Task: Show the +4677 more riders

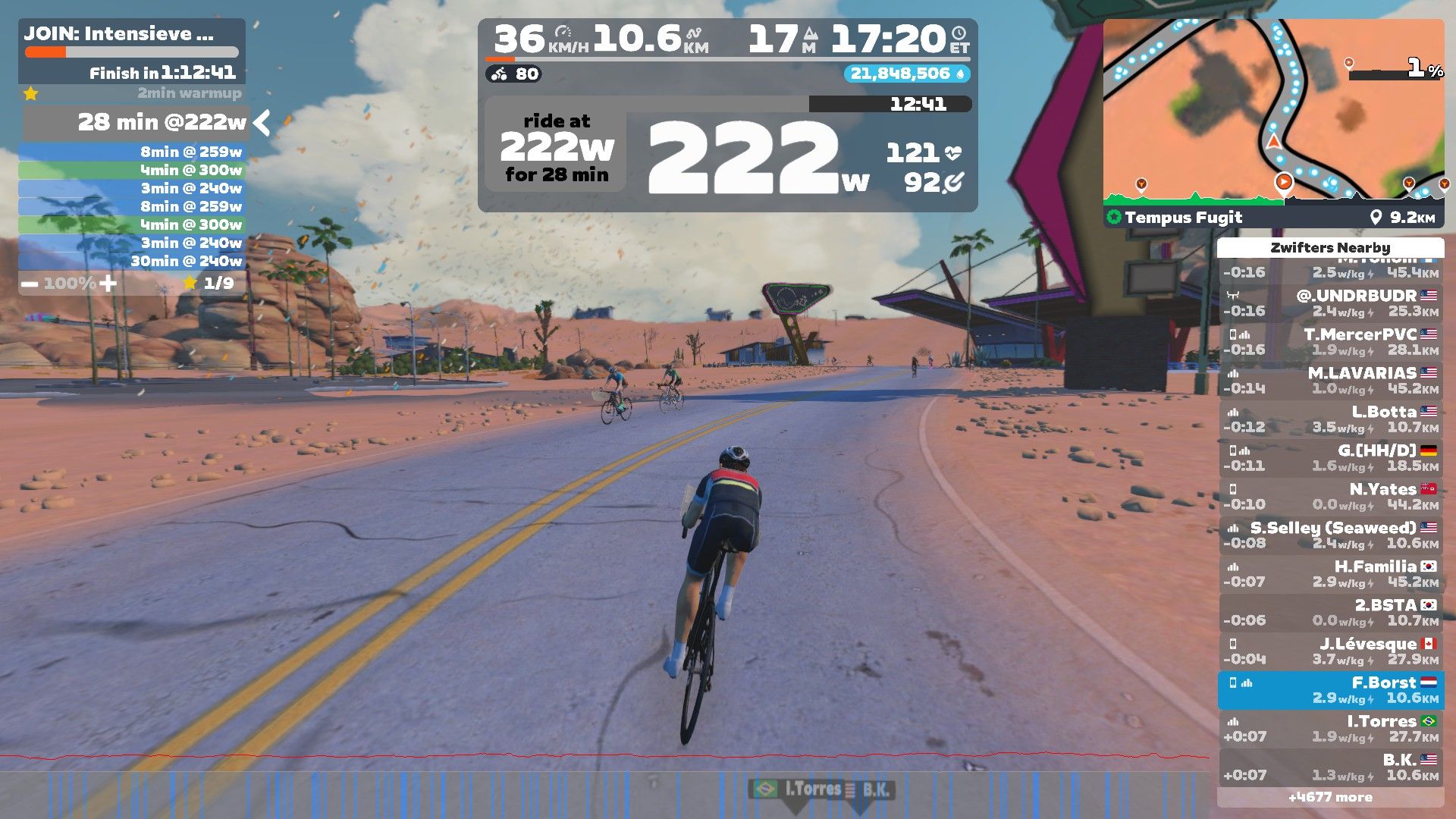Action: [x=1330, y=797]
